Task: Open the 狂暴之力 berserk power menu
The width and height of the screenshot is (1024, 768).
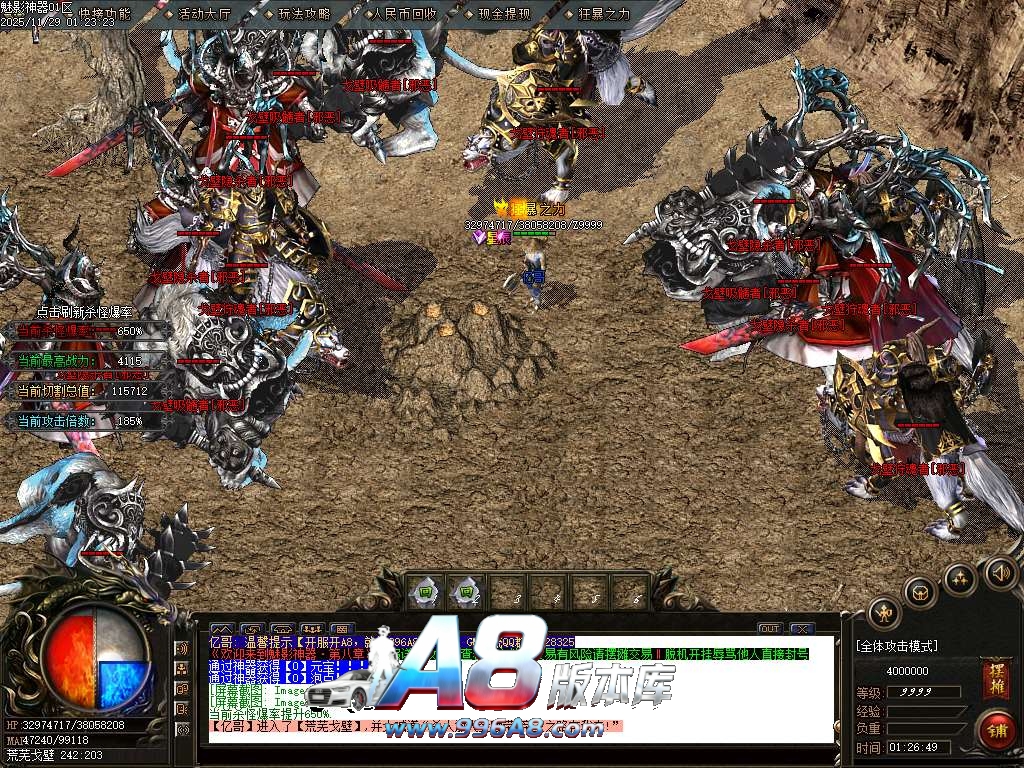Action: coord(600,14)
